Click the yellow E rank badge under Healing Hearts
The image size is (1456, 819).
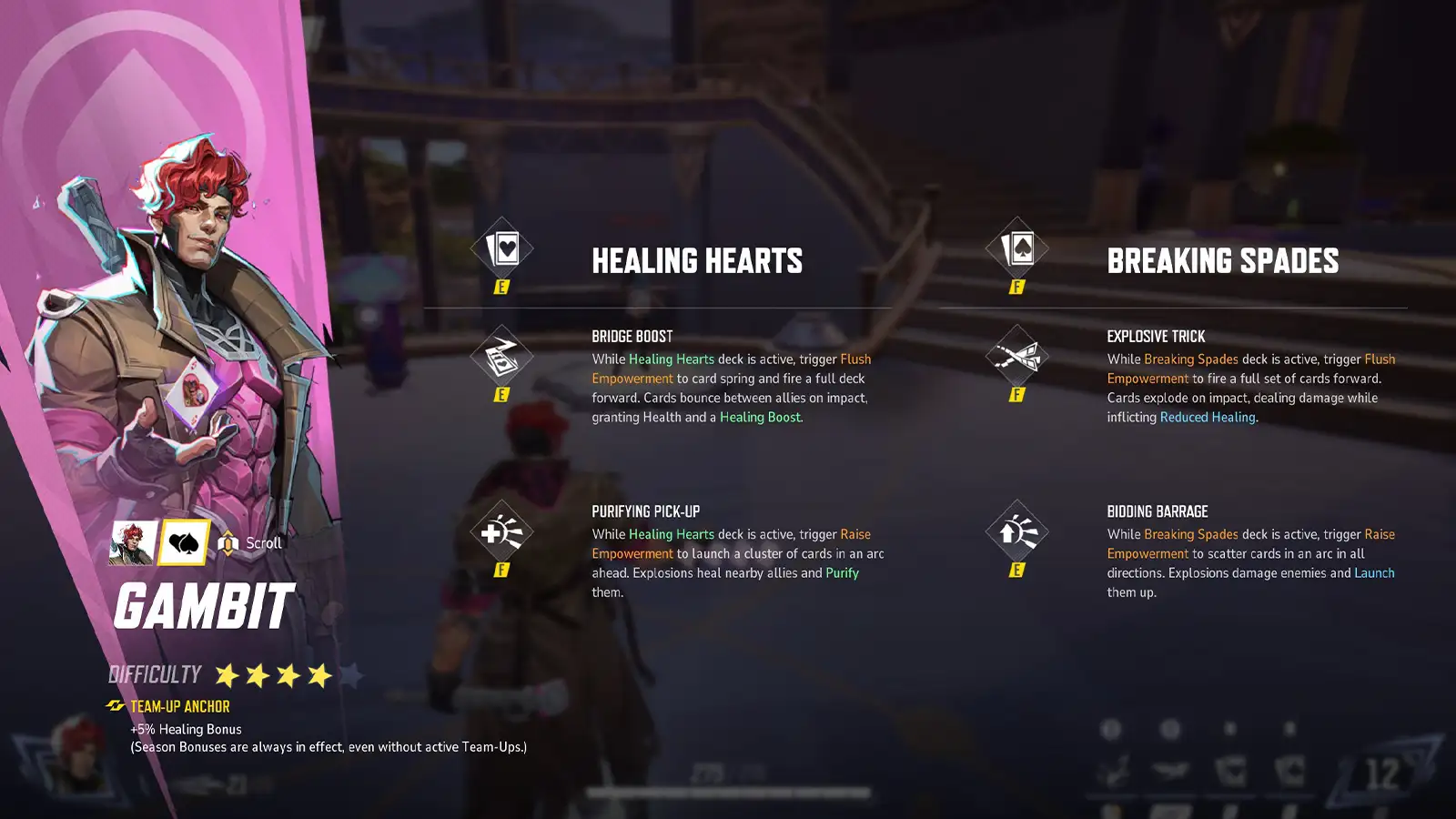point(503,288)
